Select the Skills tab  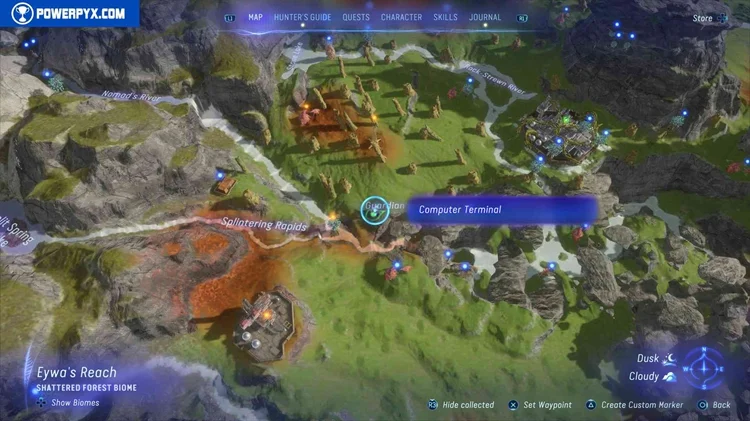click(x=445, y=17)
